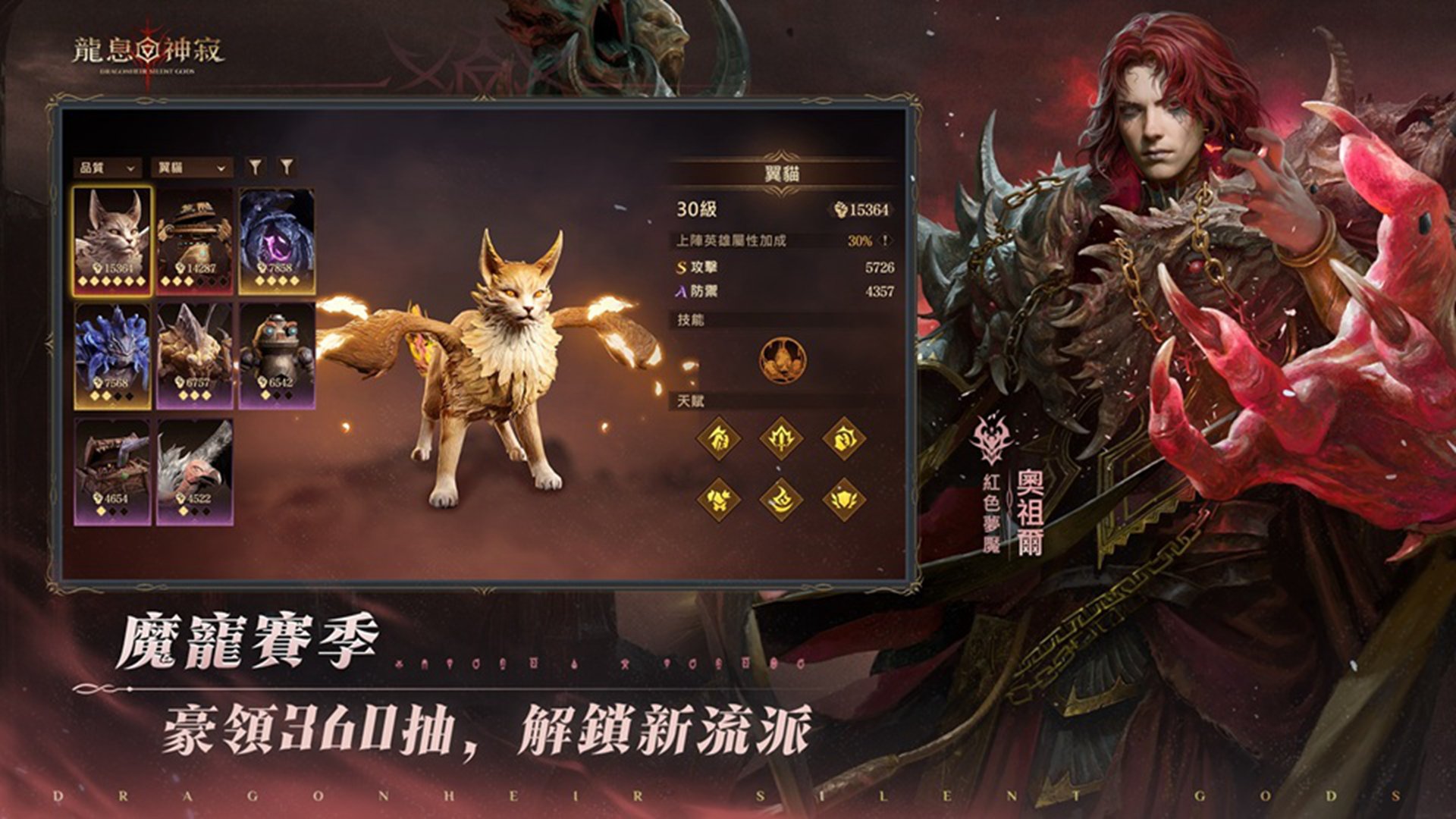Screen dimensions: 1456x819
Task: Click the S icon beside 攻擊 stat
Action: 680,267
